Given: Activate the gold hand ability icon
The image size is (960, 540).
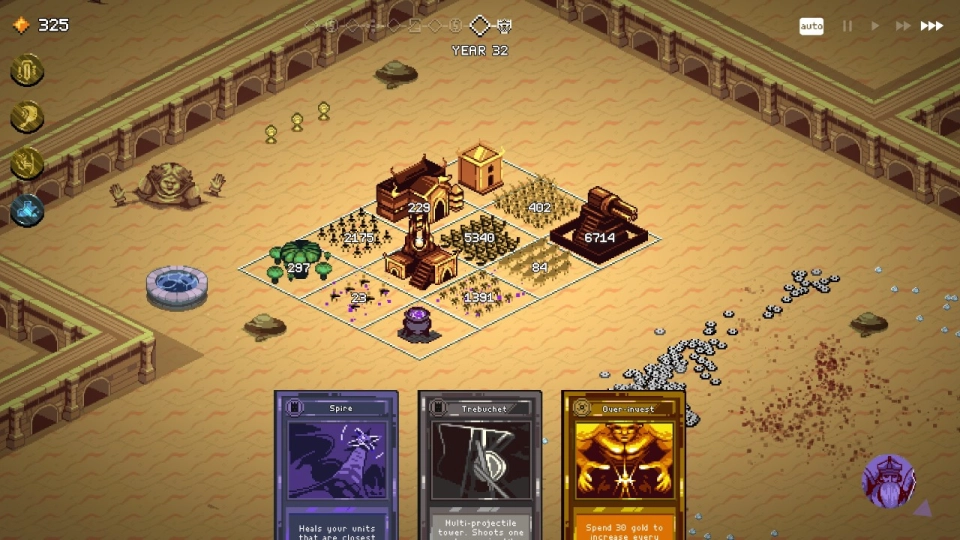Looking at the screenshot, I should (x=27, y=163).
